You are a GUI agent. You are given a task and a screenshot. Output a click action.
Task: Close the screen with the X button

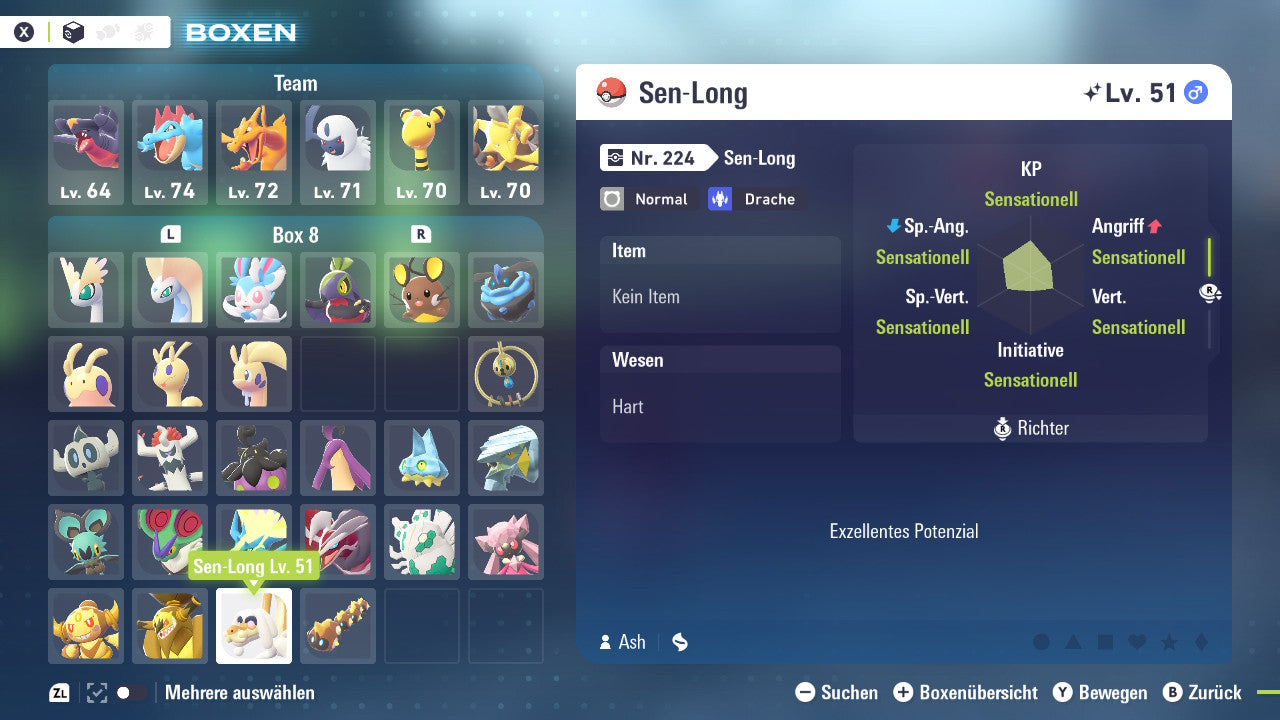click(24, 31)
